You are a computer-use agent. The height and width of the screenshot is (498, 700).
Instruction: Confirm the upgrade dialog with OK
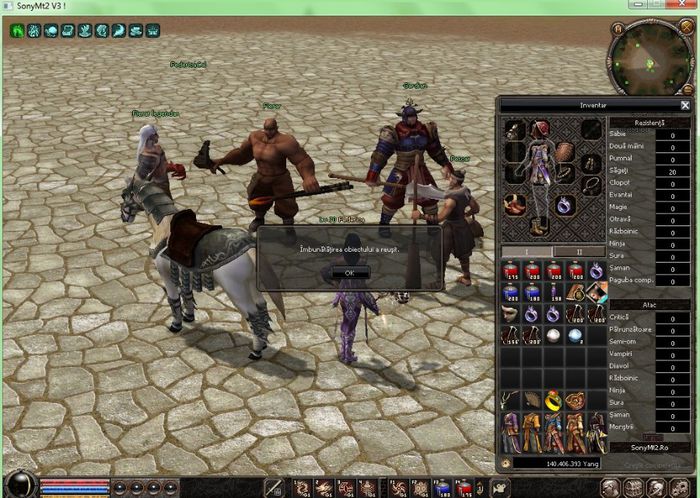(x=350, y=271)
